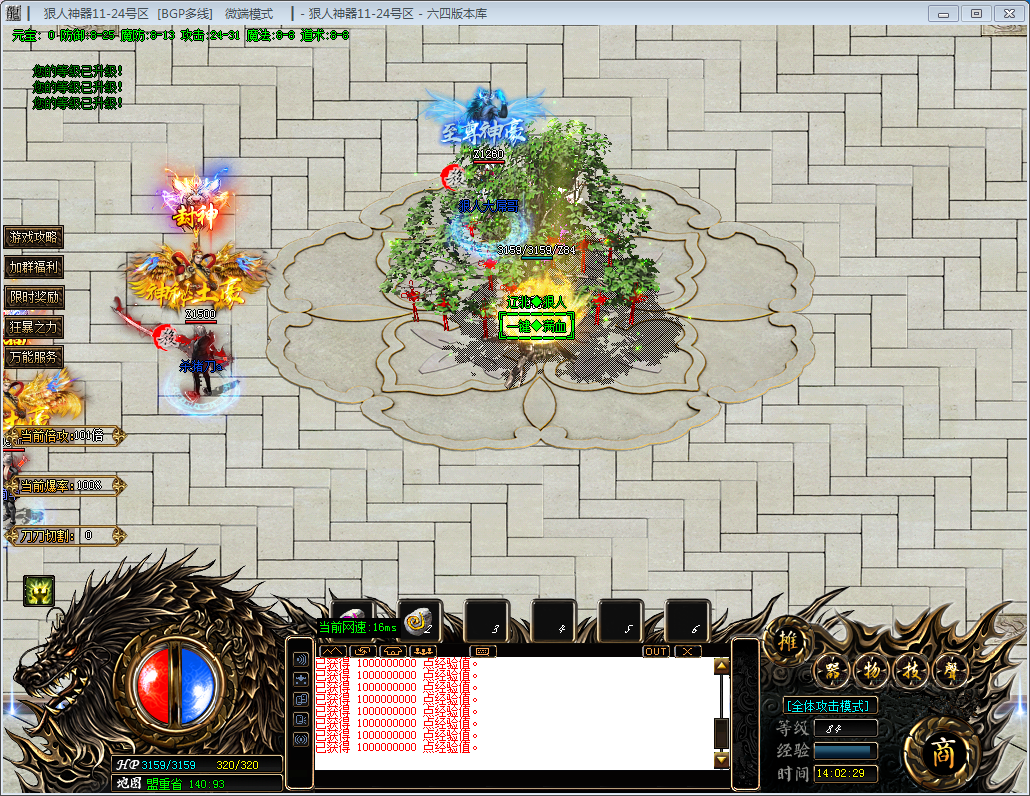The height and width of the screenshot is (796, 1030).
Task: Open the 限时奖励 timed rewards panel
Action: click(x=34, y=297)
